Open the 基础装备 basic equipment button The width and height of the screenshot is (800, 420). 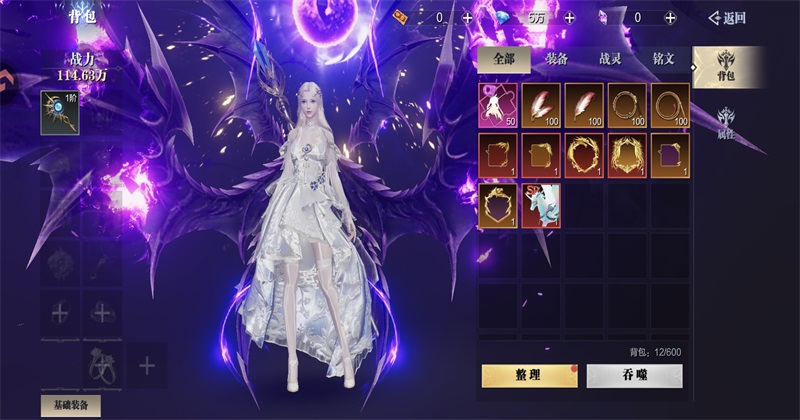(x=70, y=405)
